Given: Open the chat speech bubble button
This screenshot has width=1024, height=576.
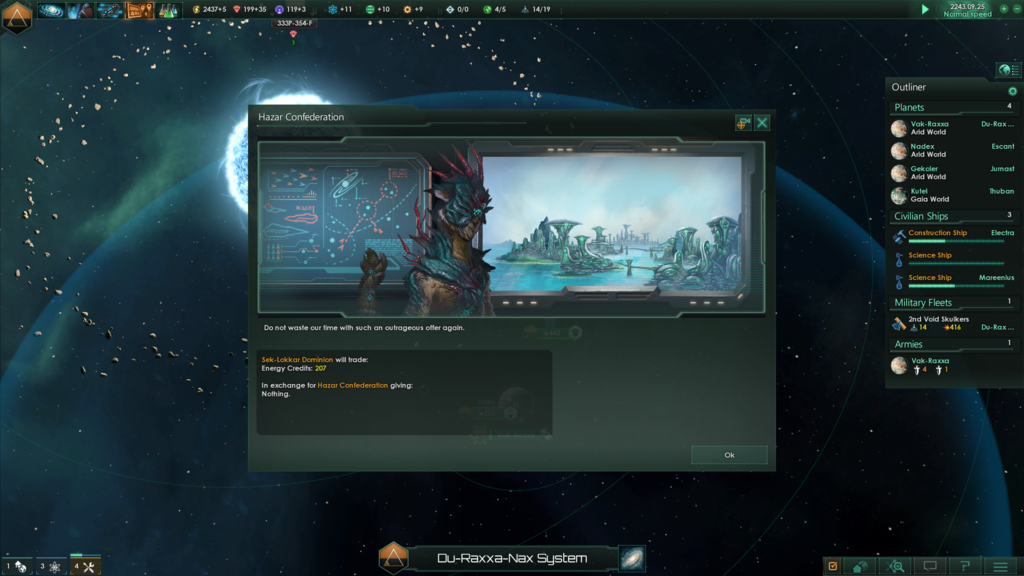Looking at the screenshot, I should click(x=931, y=566).
